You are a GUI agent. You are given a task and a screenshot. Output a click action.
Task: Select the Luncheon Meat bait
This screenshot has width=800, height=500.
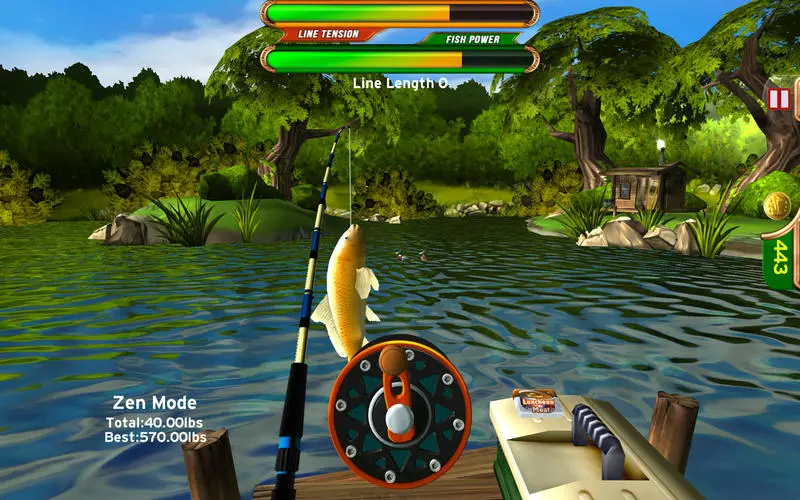(534, 402)
